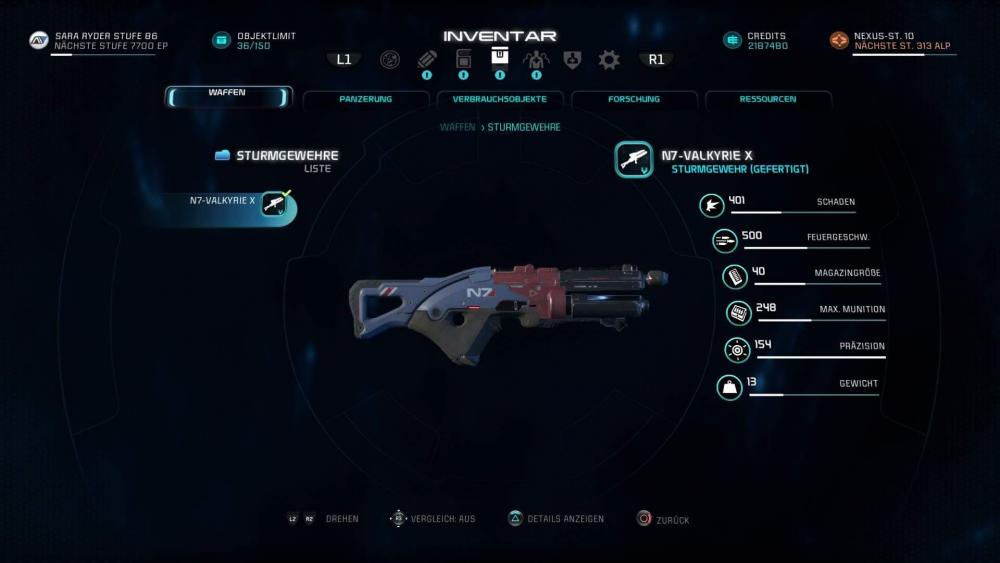Toggle the Vergleich: Aus comparison option
Image resolution: width=1000 pixels, height=563 pixels.
tap(436, 519)
